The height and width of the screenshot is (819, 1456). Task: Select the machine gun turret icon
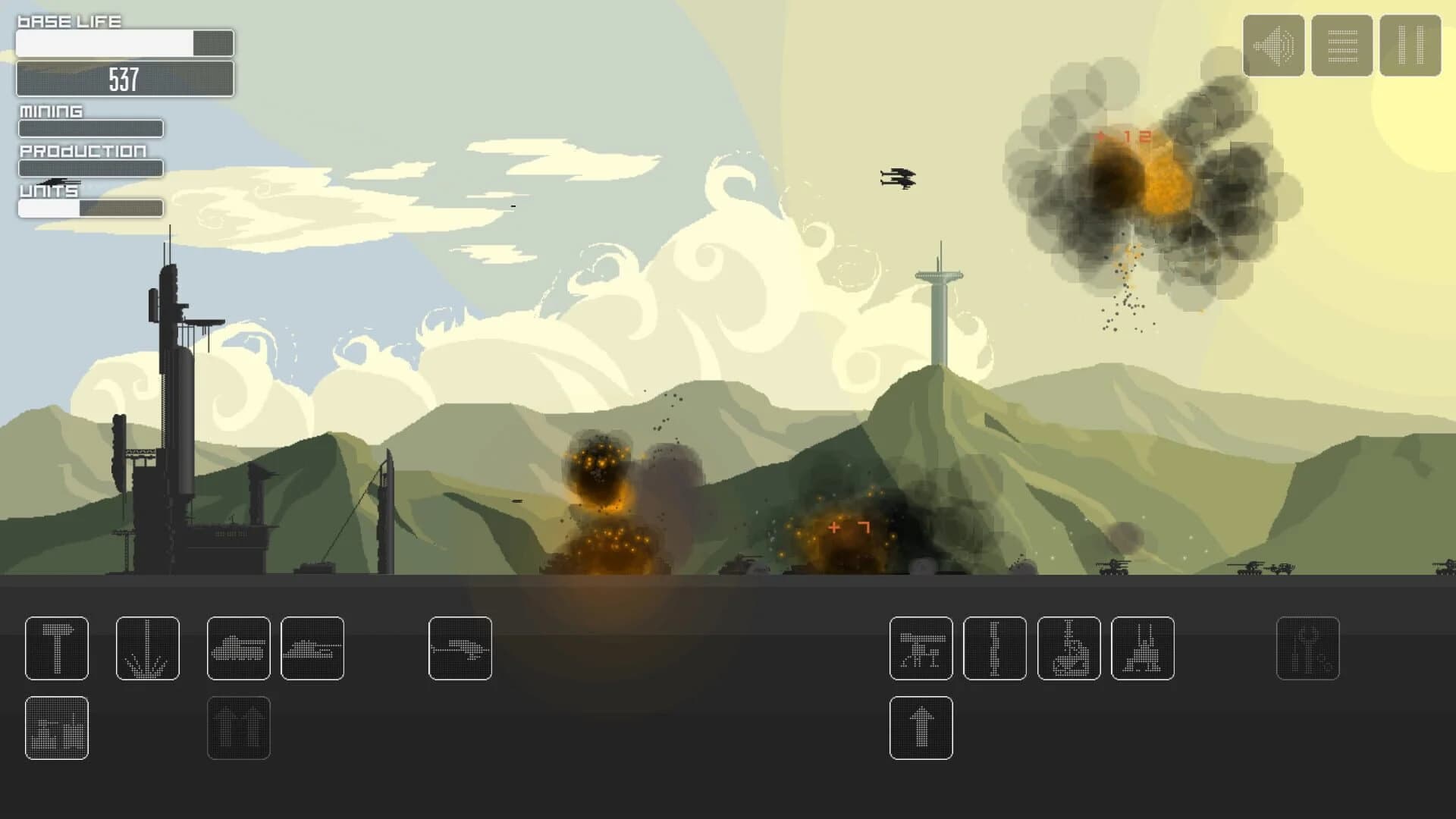click(921, 650)
